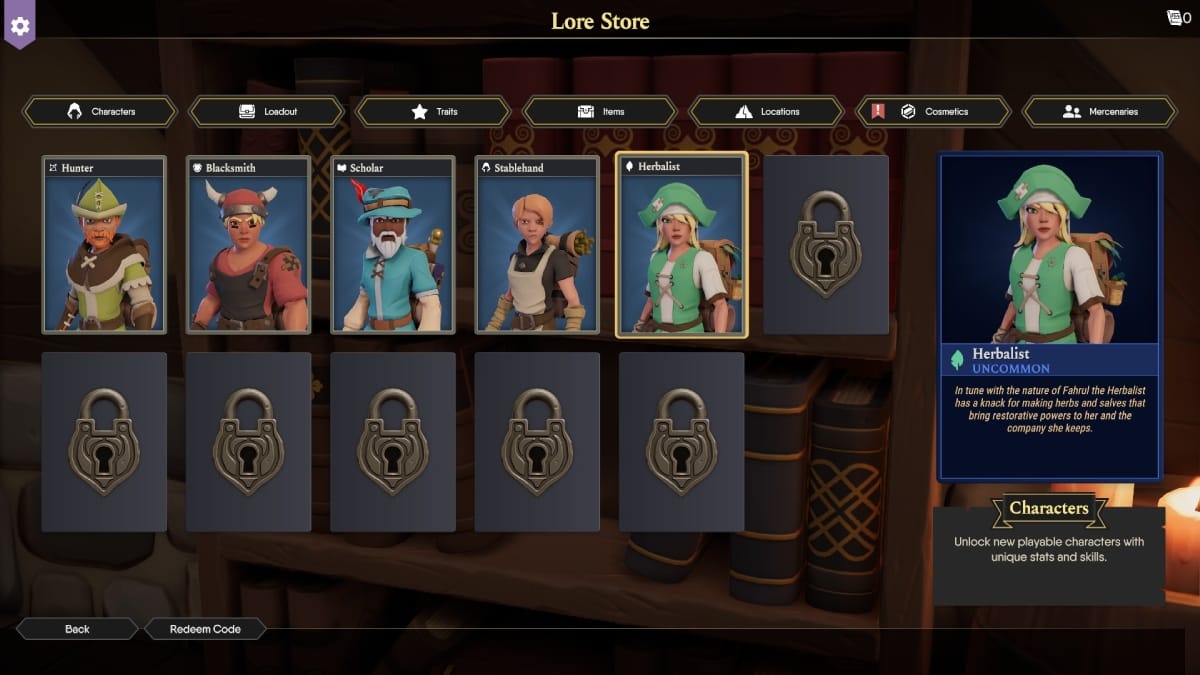The height and width of the screenshot is (675, 1200).
Task: Go back with the Back button
Action: (77, 629)
